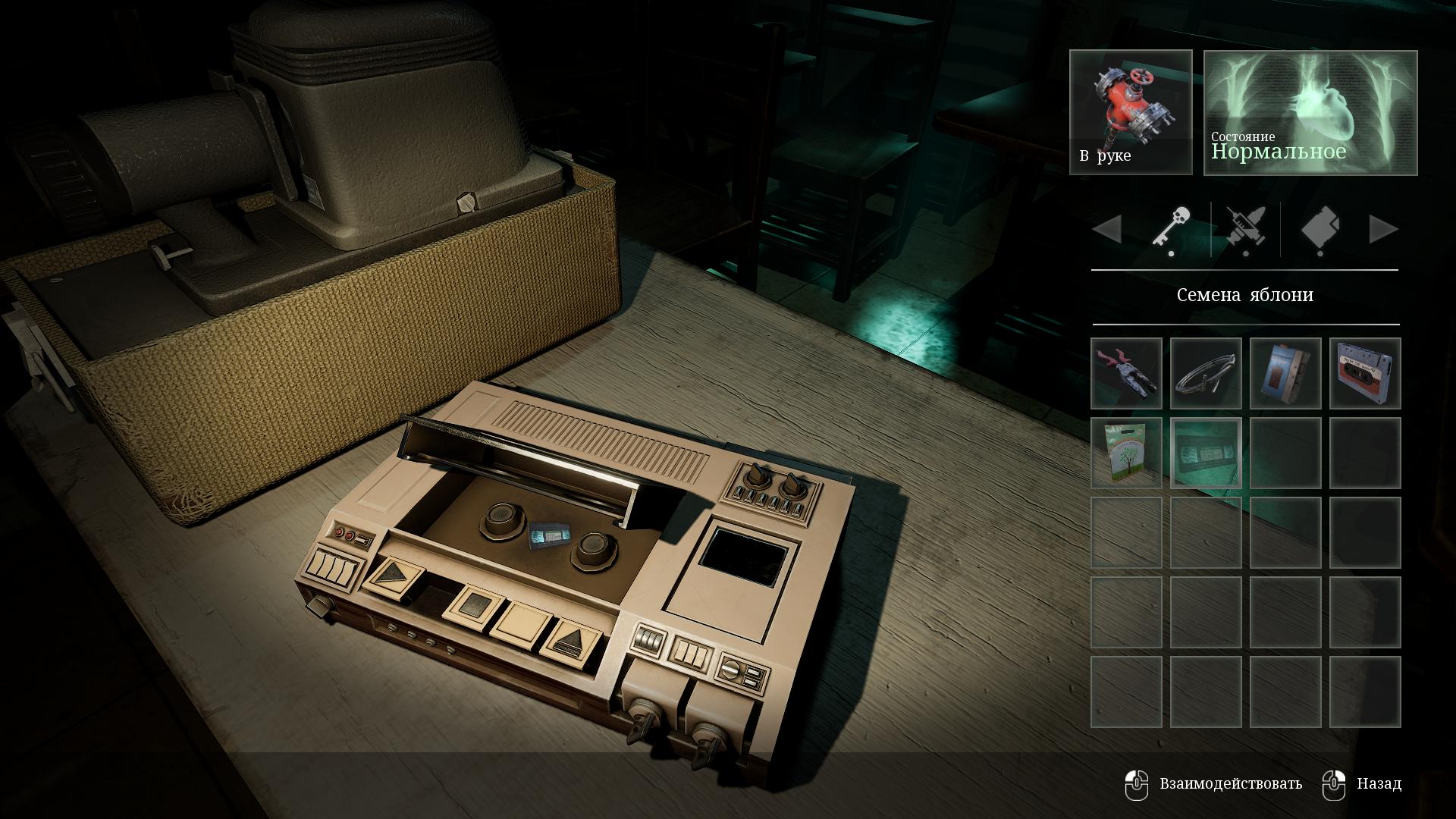Switch to the documents notes tab

click(1319, 228)
